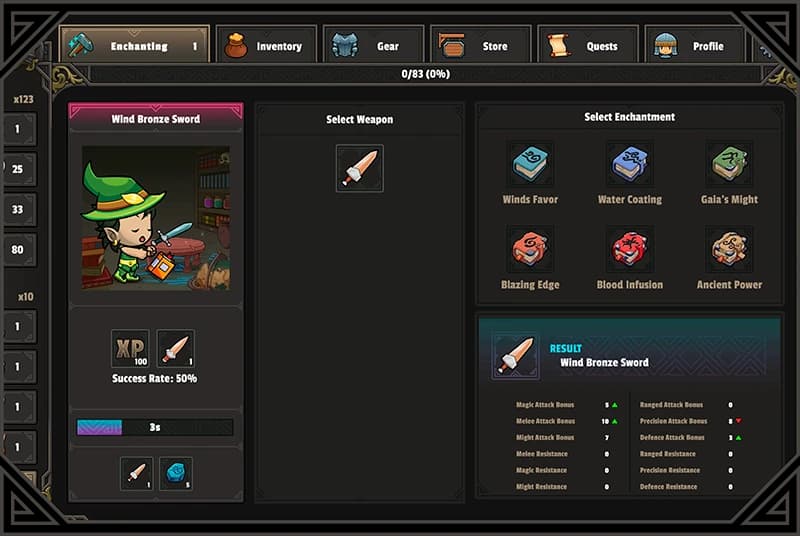This screenshot has height=536, width=800.
Task: Open the Store tab
Action: click(480, 45)
